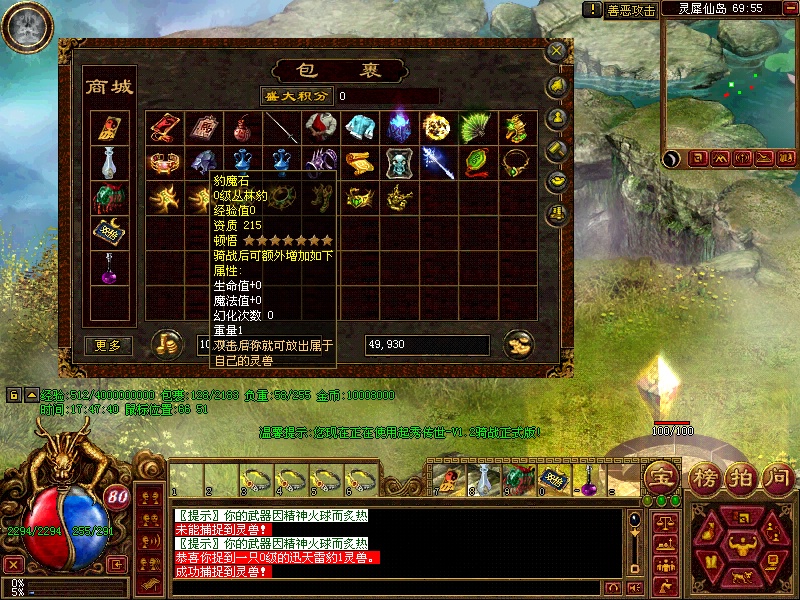Click the exclamation mark alert icon
Screen dimensions: 800x600
(591, 10)
